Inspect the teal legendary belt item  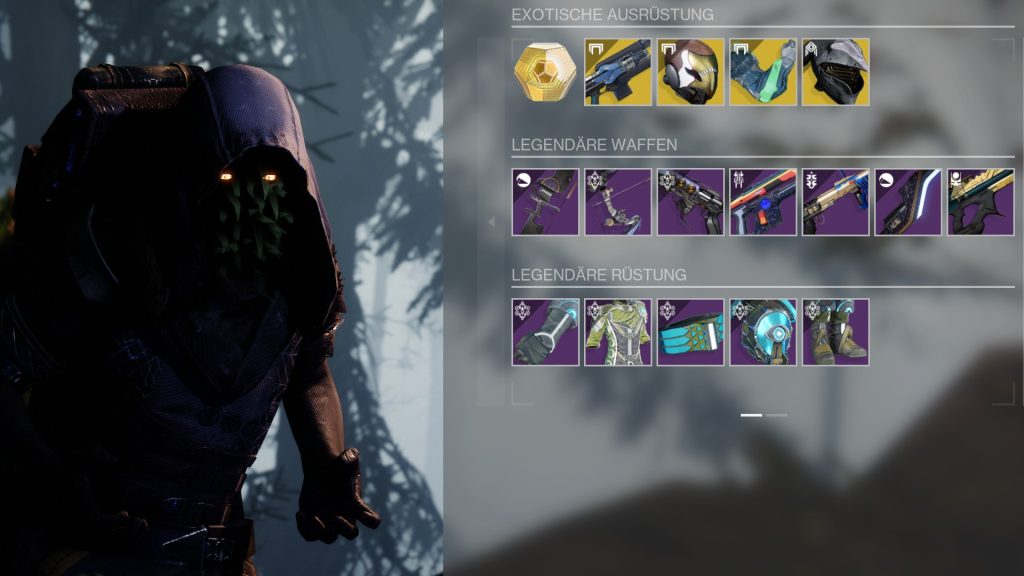pyautogui.click(x=690, y=332)
